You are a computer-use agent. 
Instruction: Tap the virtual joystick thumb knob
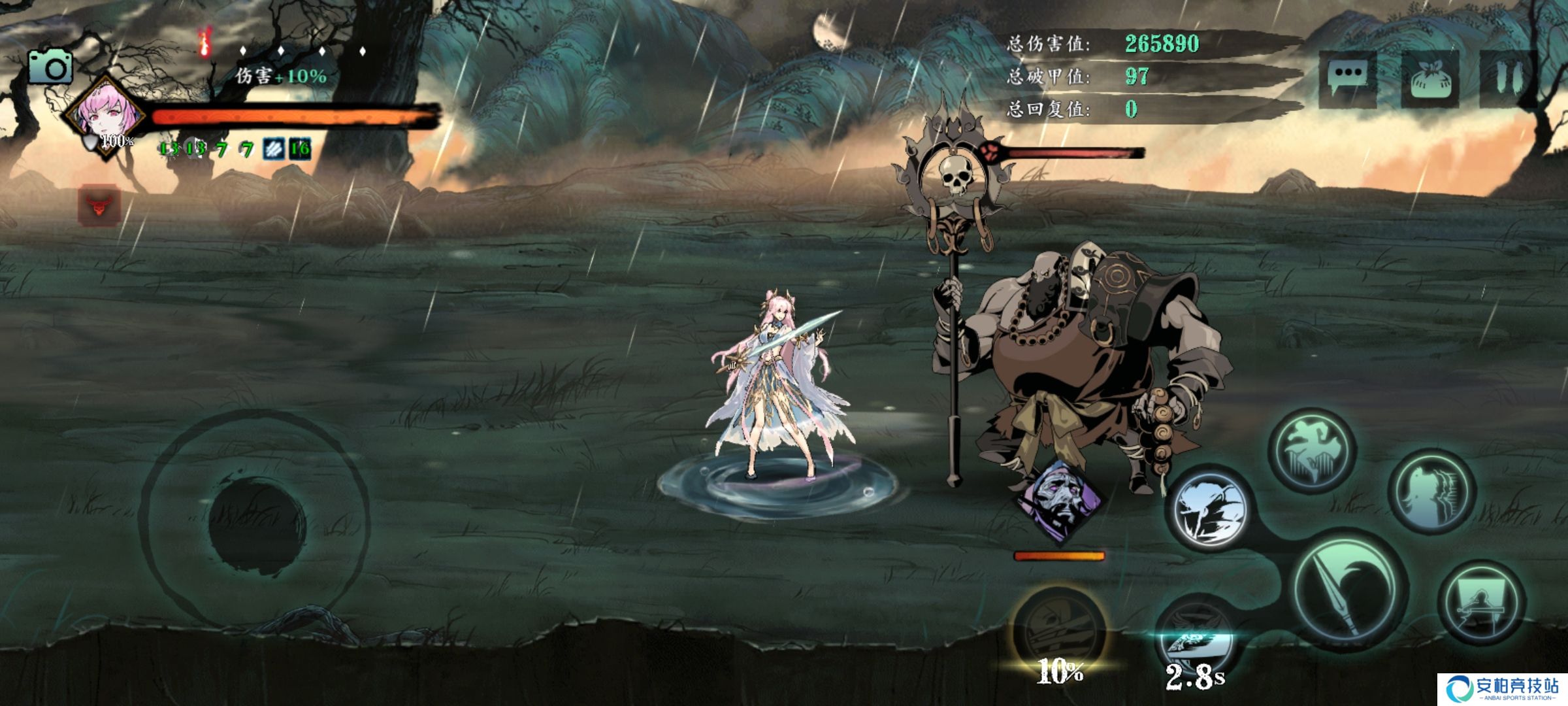point(256,526)
